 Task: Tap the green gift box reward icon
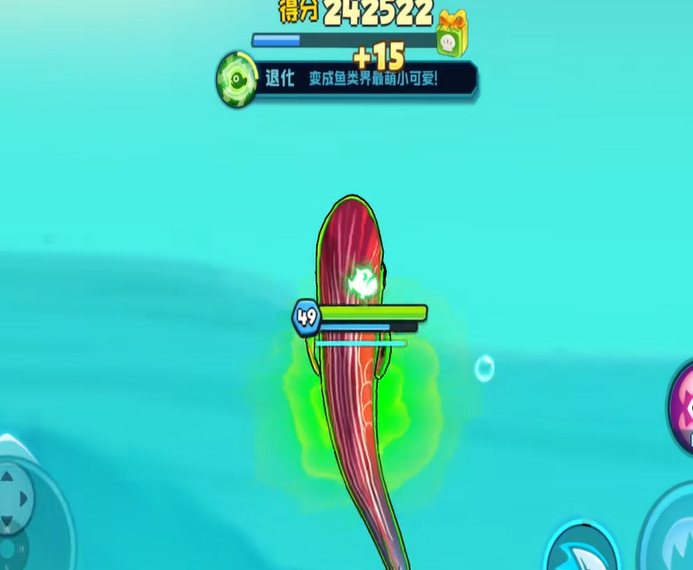[x=452, y=34]
